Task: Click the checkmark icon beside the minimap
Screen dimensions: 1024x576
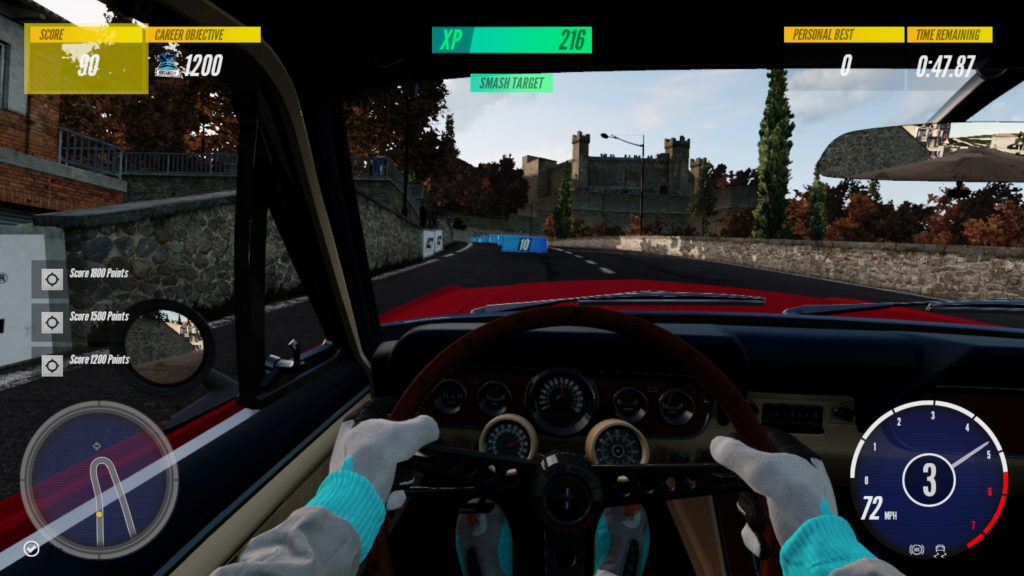Action: point(32,548)
